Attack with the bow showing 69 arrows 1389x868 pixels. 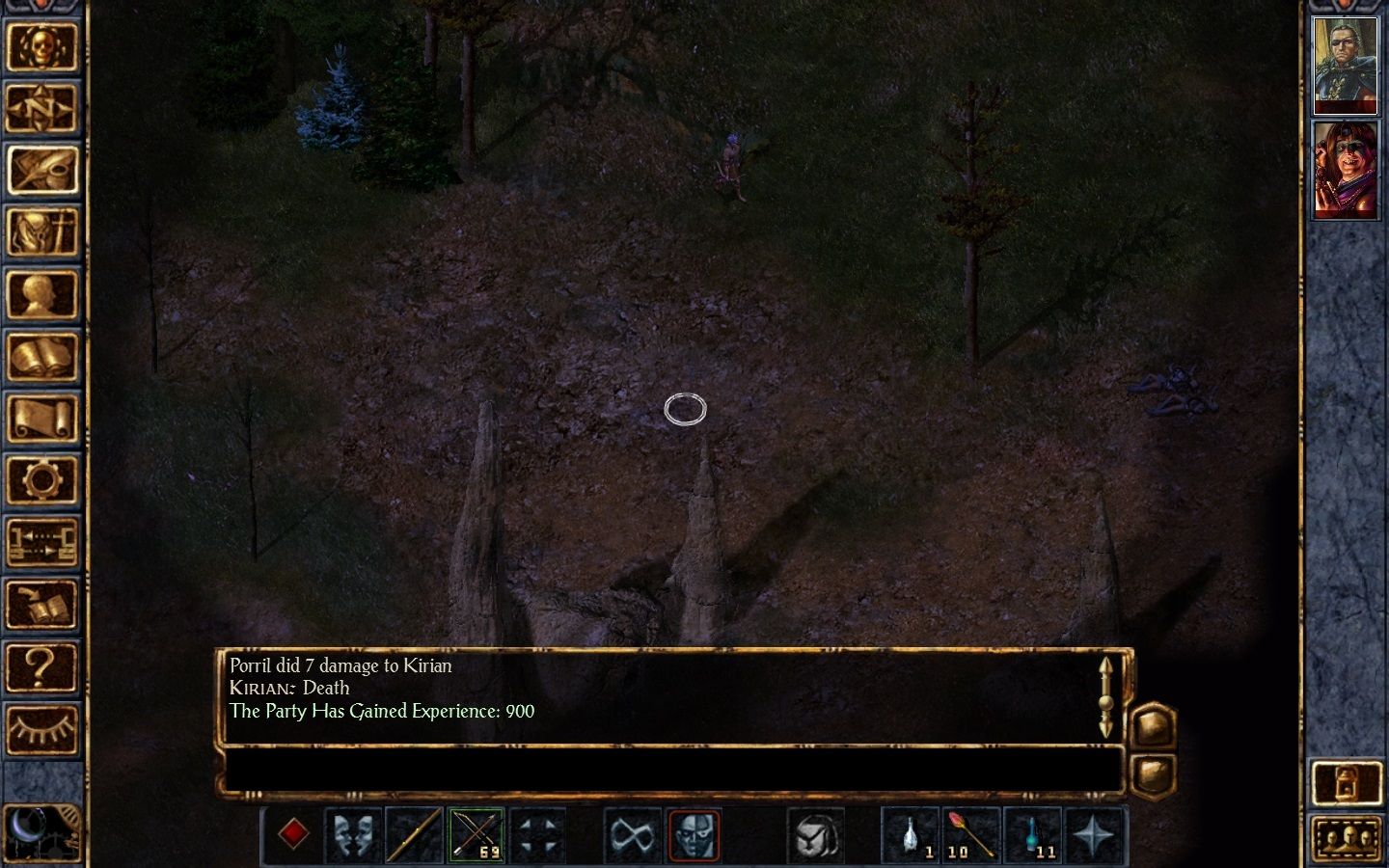point(476,834)
